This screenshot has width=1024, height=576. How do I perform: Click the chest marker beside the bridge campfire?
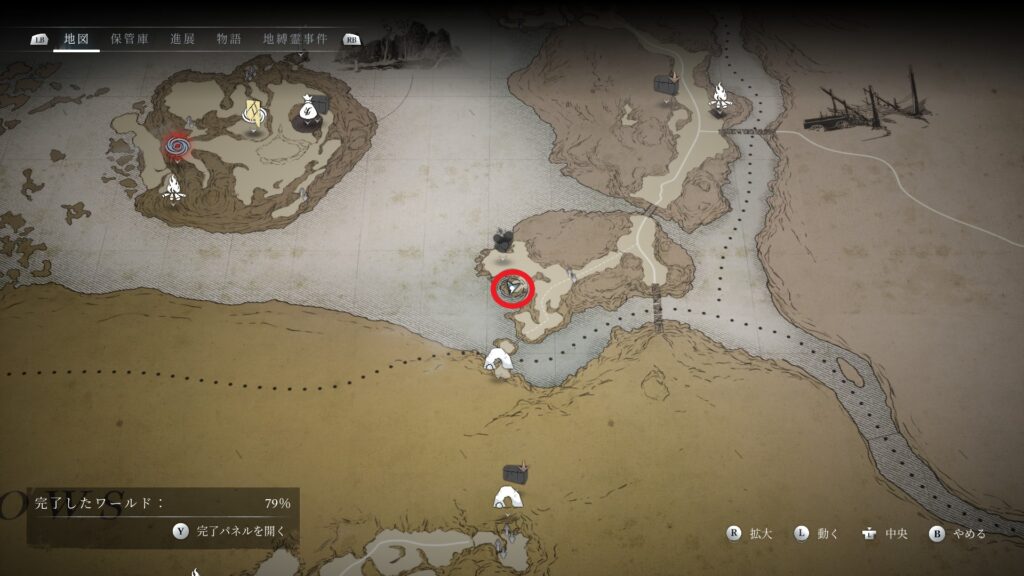click(x=666, y=82)
